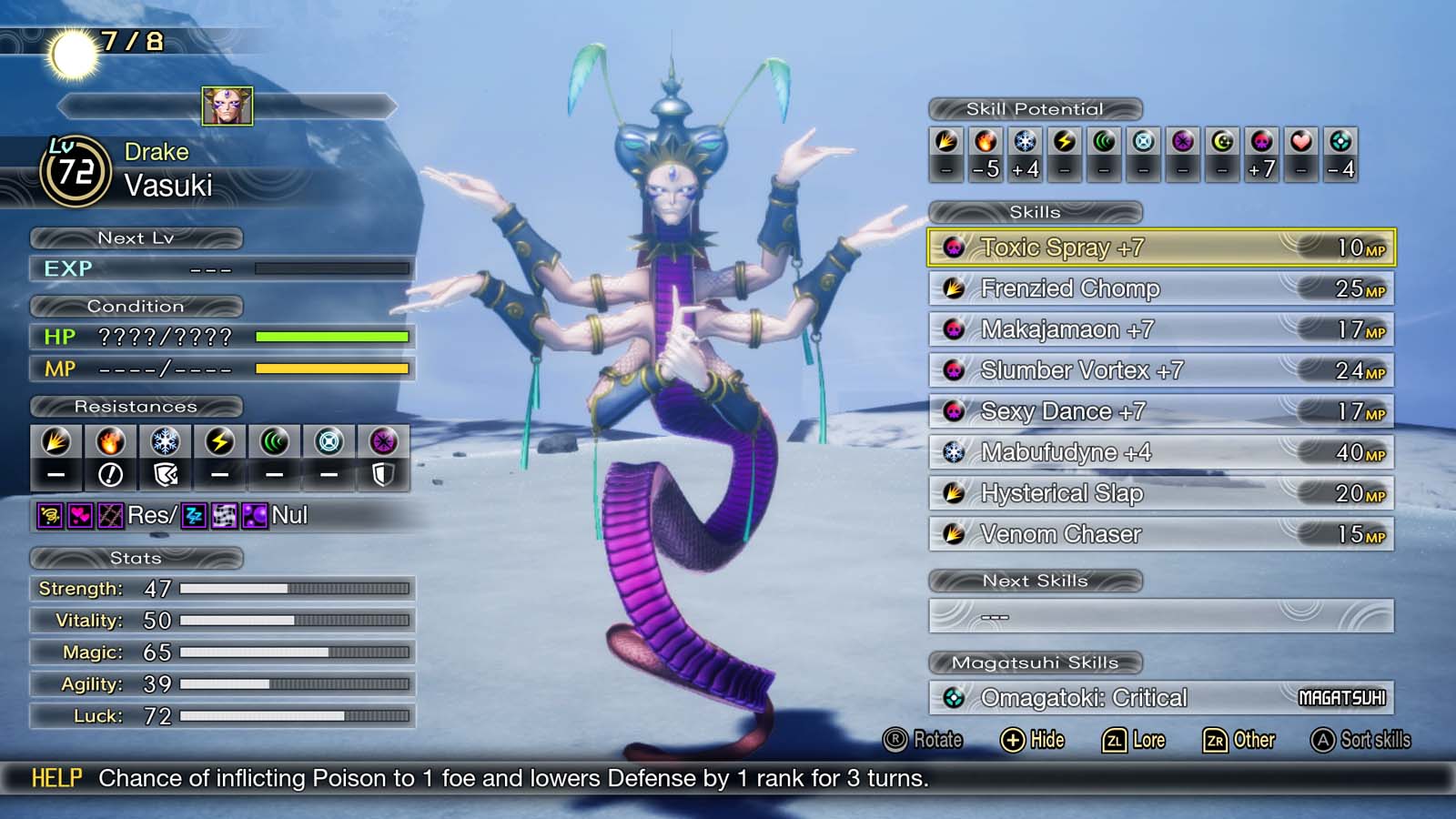Activate Sort skills
Viewport: 1456px width, 819px height.
(1363, 740)
